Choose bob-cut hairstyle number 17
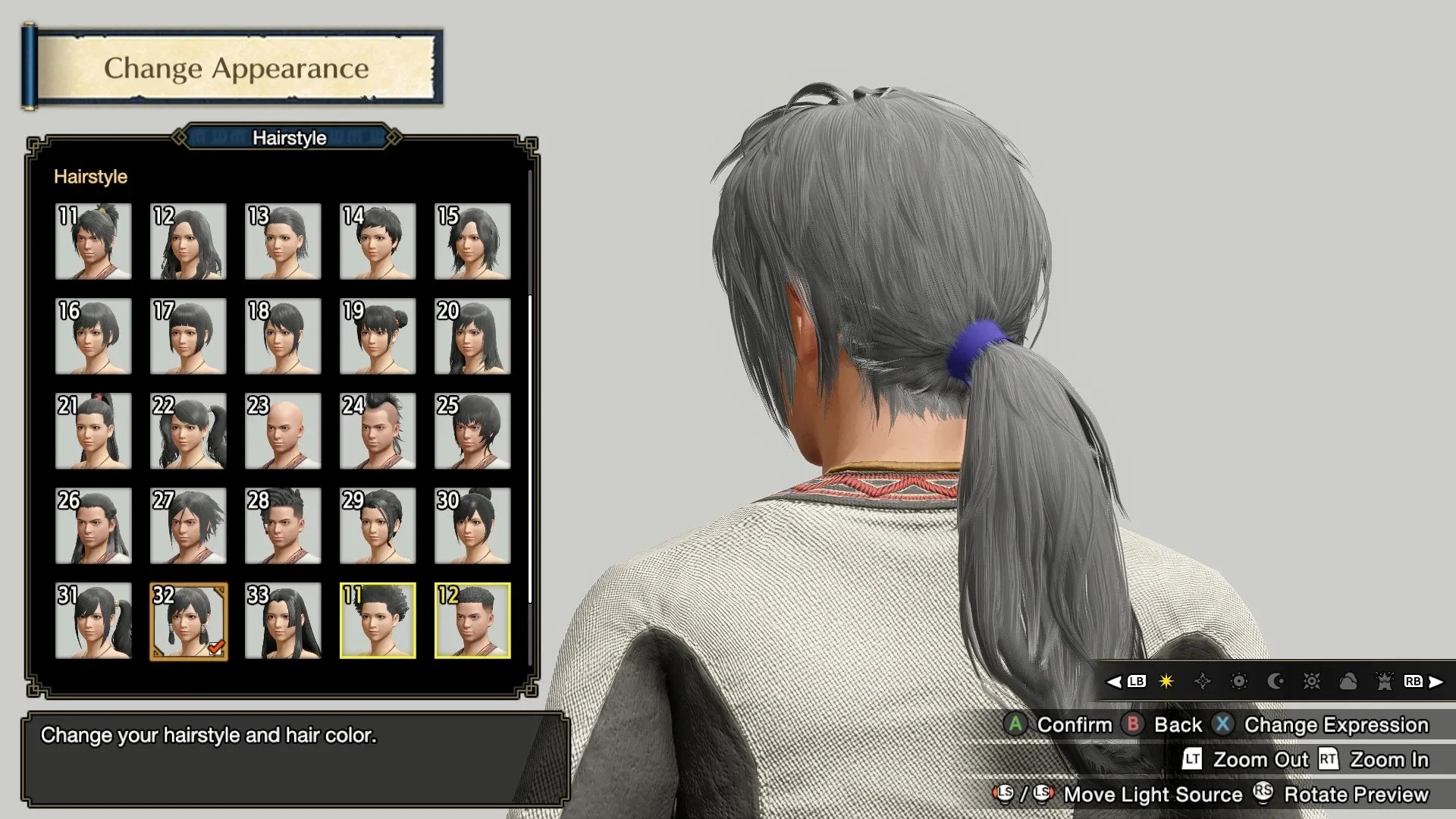1456x819 pixels. [188, 336]
